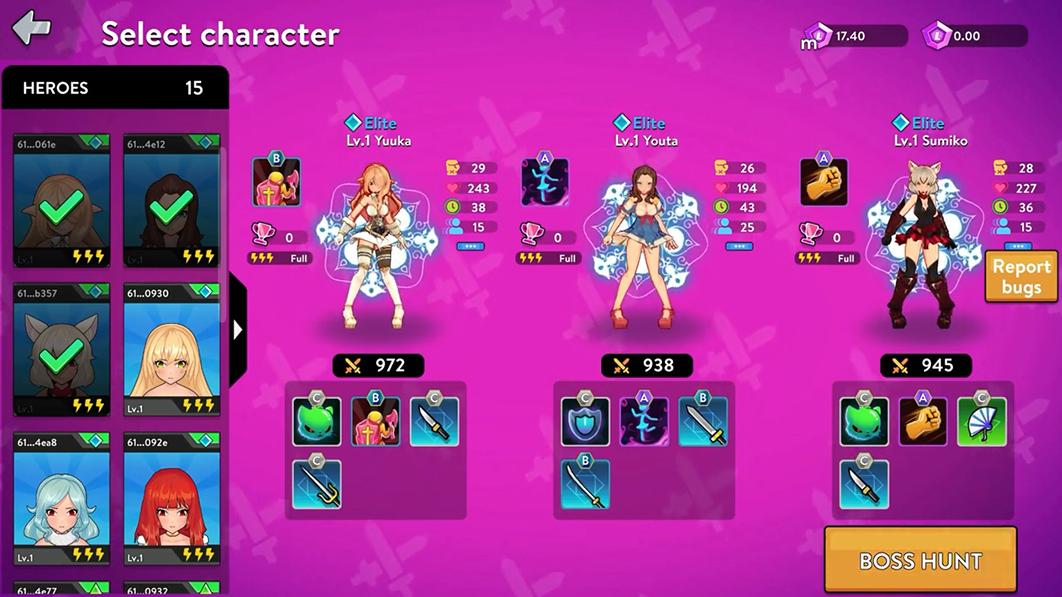Open Yuuka's stat details dots button

(470, 246)
